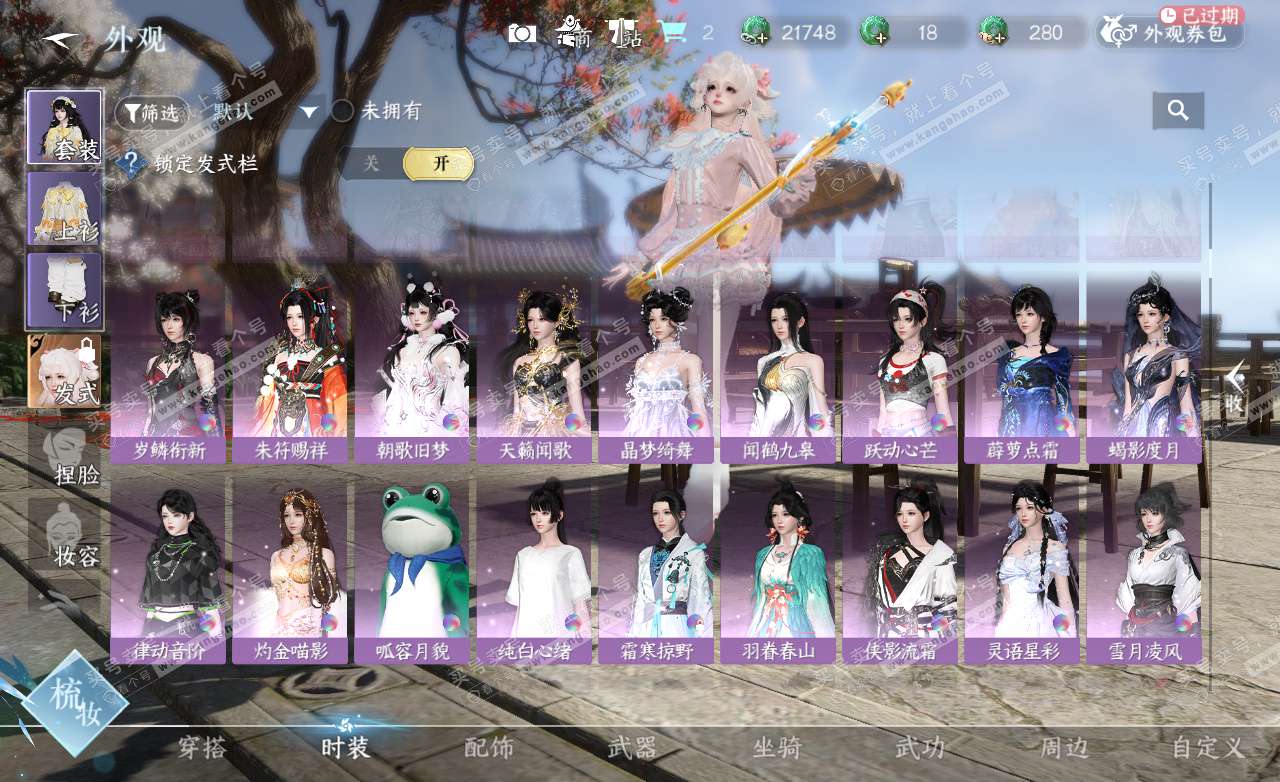1280x782 pixels.
Task: Open the 坐骑 mount tab
Action: 777,747
